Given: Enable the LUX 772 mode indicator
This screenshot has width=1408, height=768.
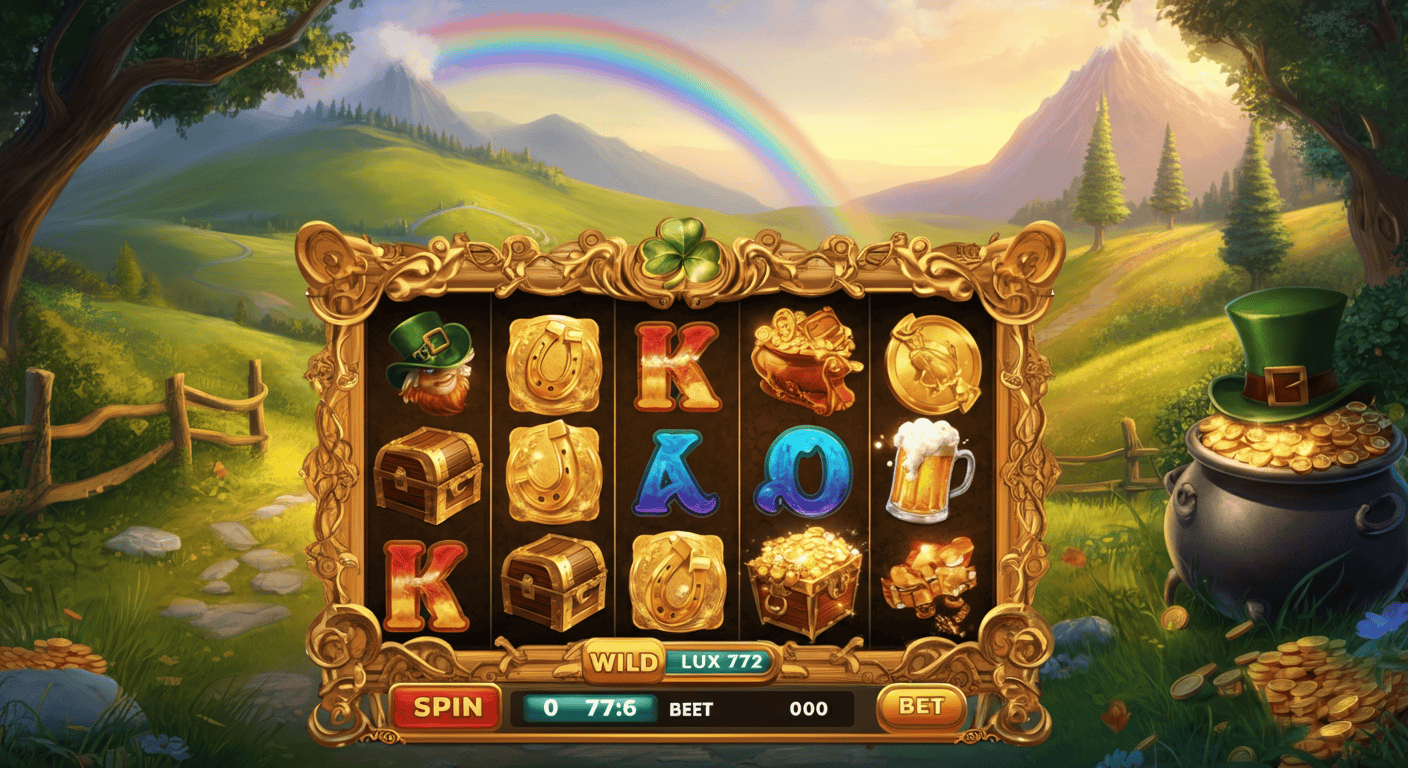Looking at the screenshot, I should [x=720, y=660].
